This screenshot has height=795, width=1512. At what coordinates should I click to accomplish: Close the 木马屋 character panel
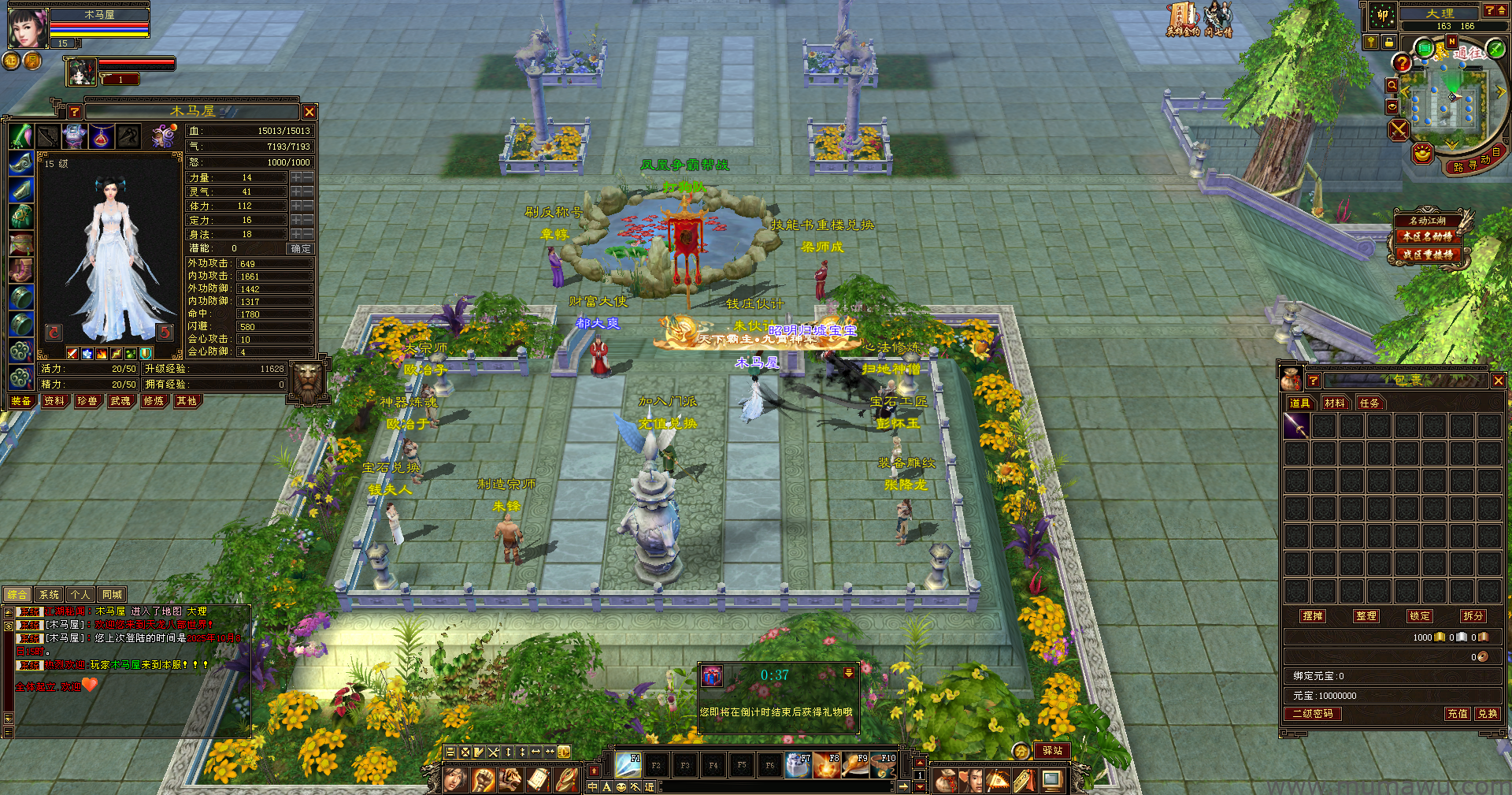[309, 112]
